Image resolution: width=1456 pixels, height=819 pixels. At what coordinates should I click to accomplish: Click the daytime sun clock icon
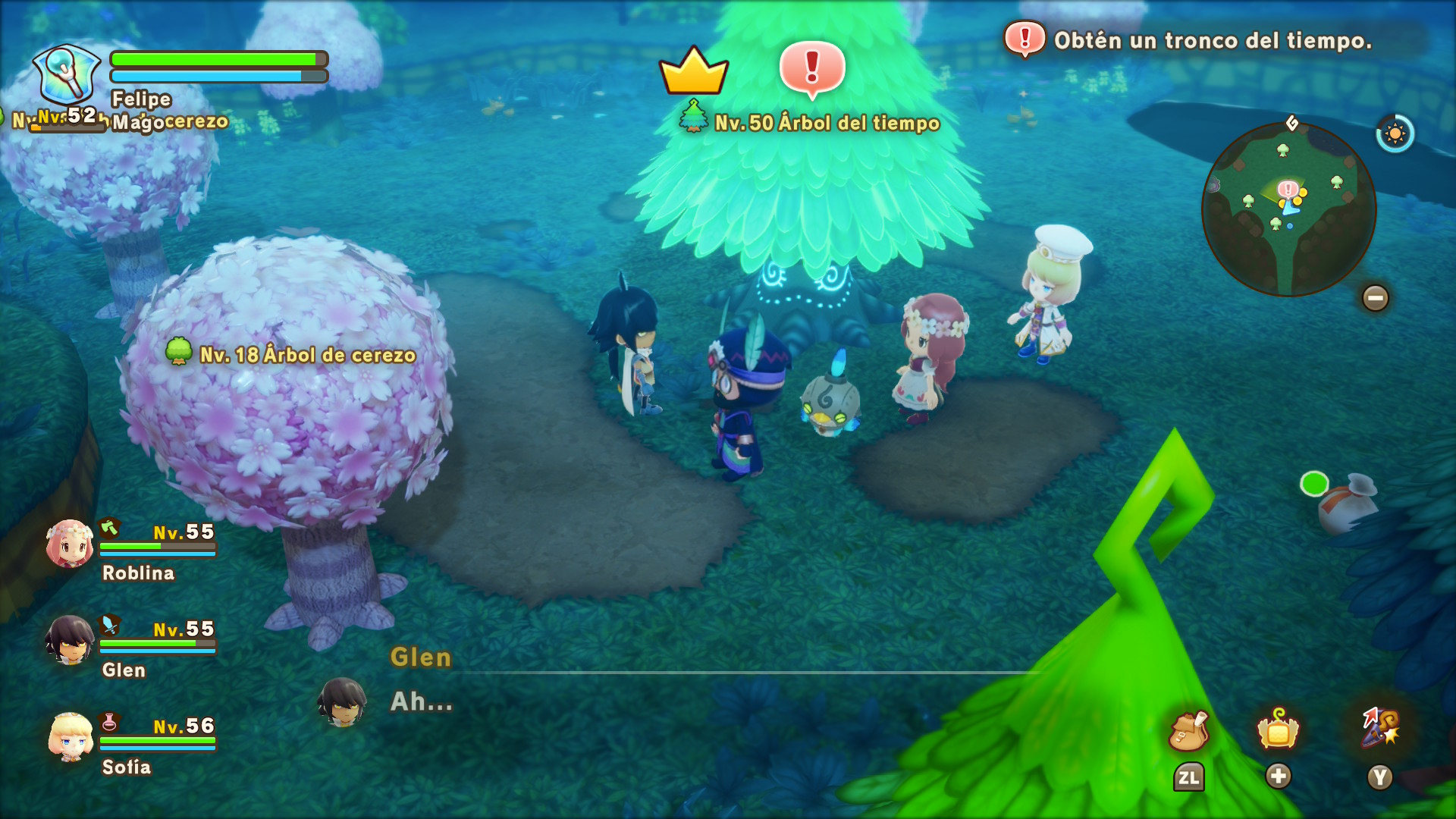point(1395,134)
